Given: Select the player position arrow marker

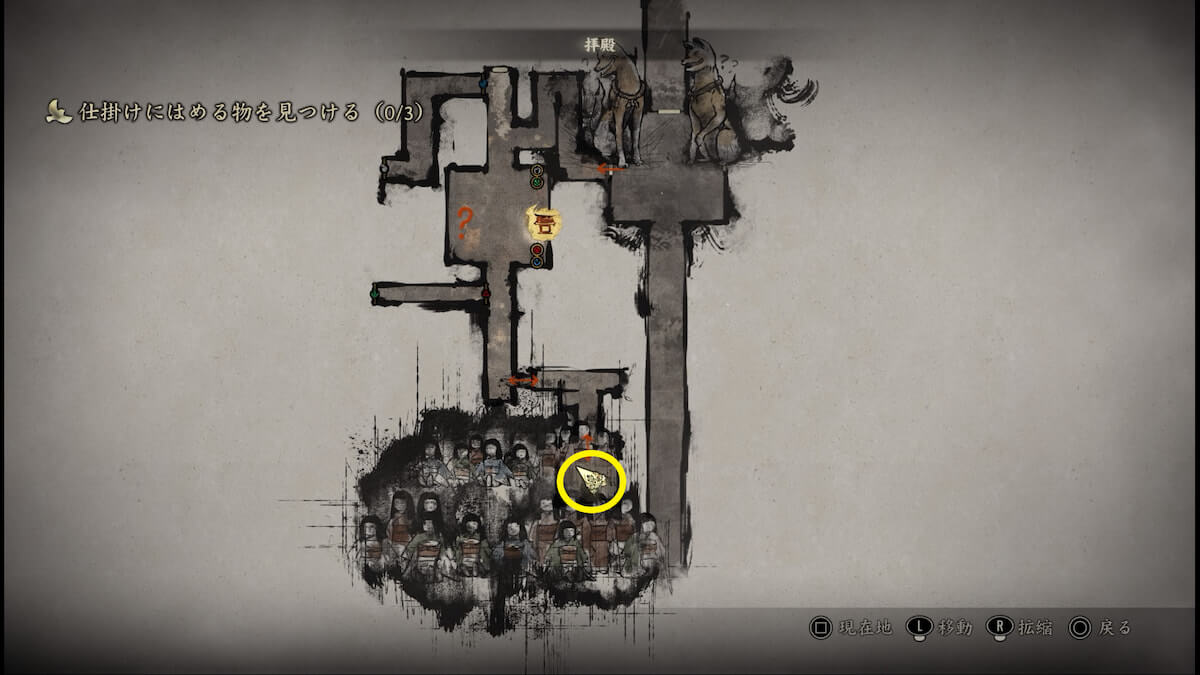Looking at the screenshot, I should click(593, 484).
